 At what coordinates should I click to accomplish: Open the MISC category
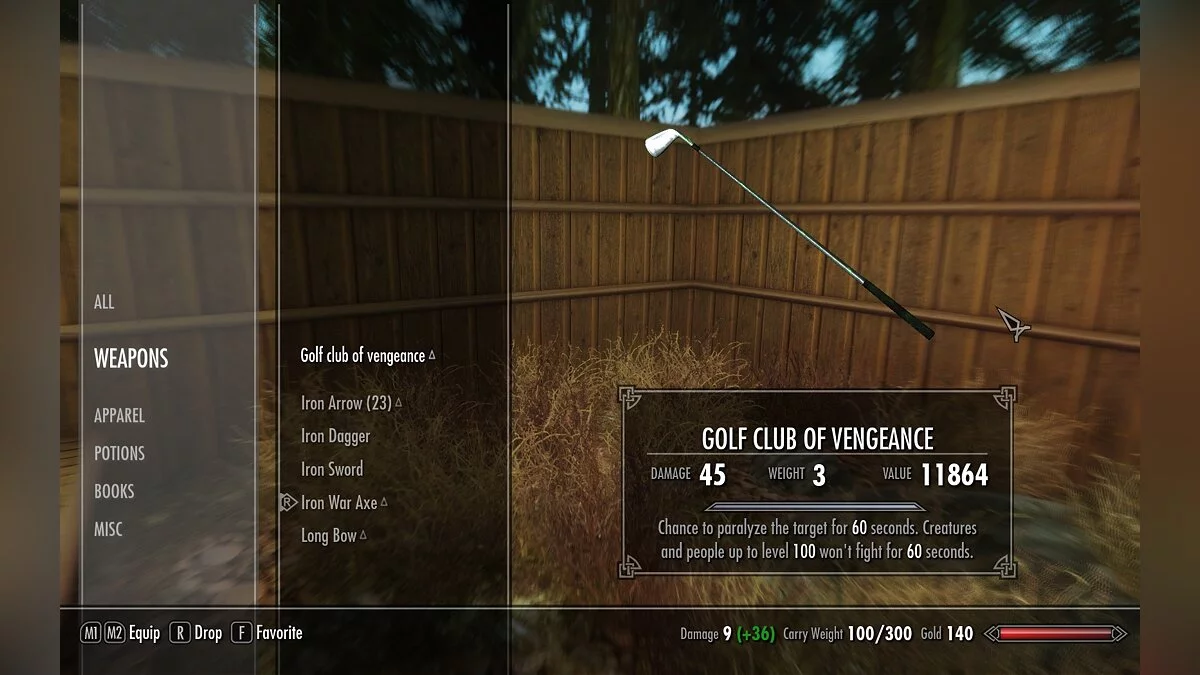click(x=108, y=529)
